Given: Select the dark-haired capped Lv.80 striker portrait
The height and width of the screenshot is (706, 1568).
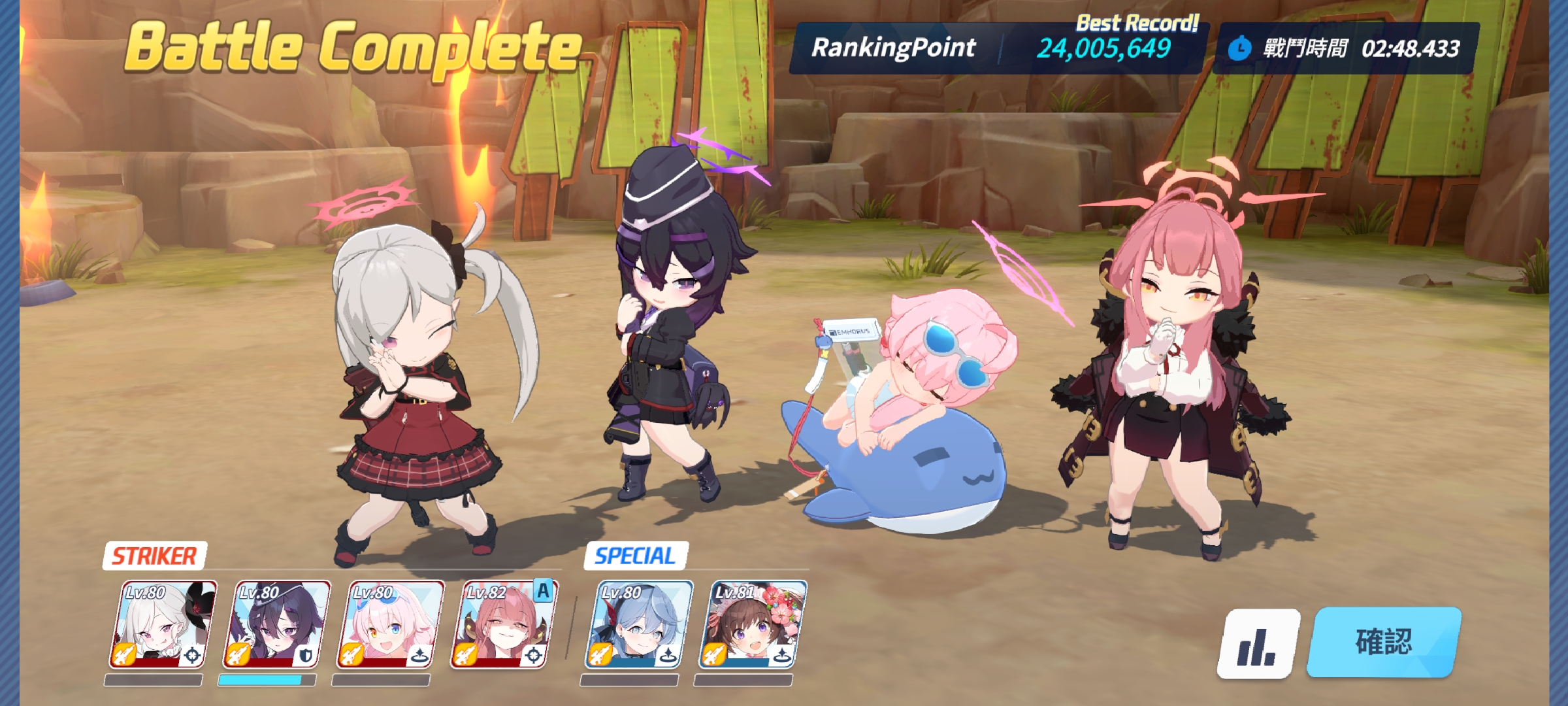Looking at the screenshot, I should (x=276, y=625).
